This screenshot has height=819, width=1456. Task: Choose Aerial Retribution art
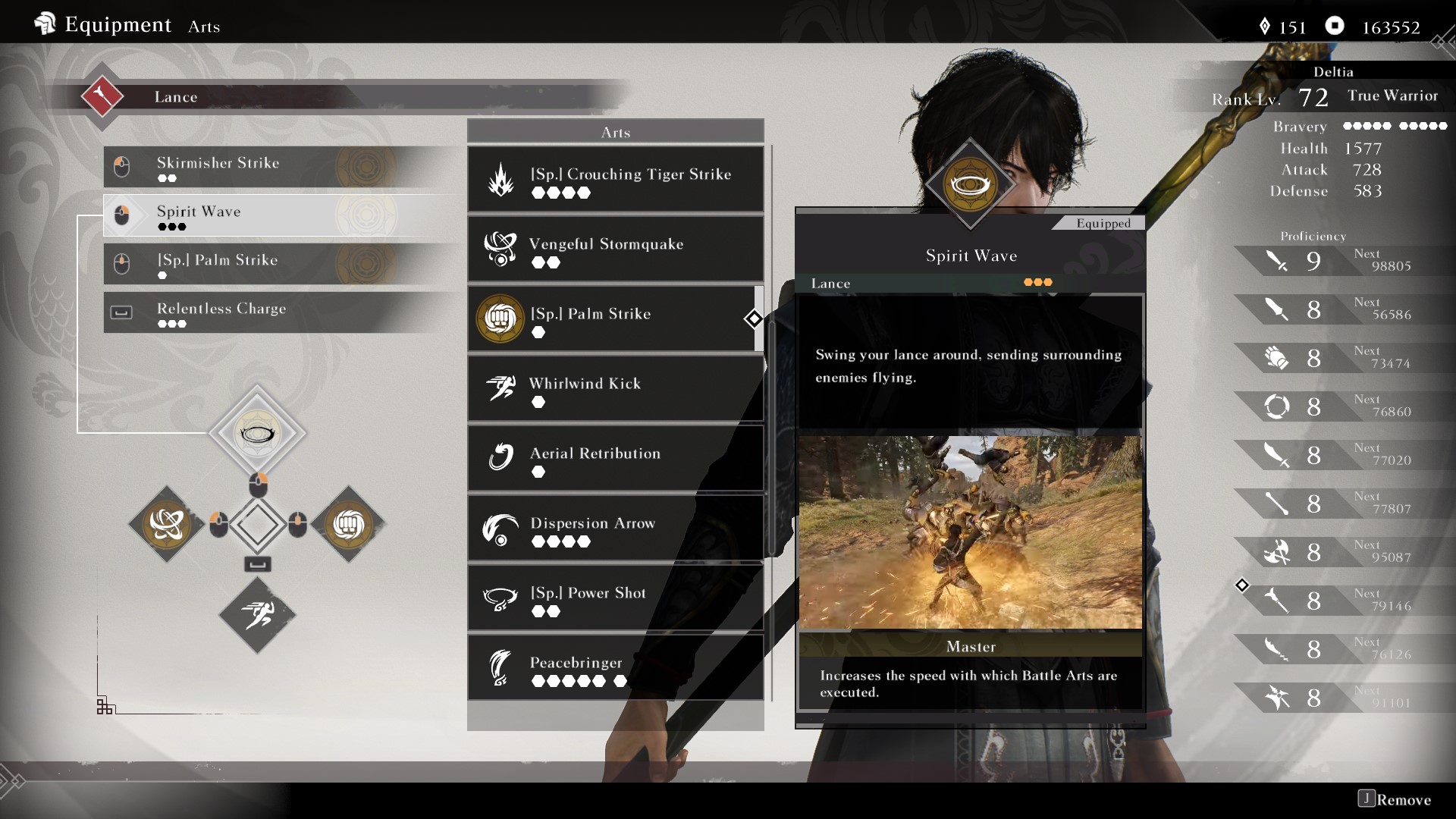[x=615, y=459]
